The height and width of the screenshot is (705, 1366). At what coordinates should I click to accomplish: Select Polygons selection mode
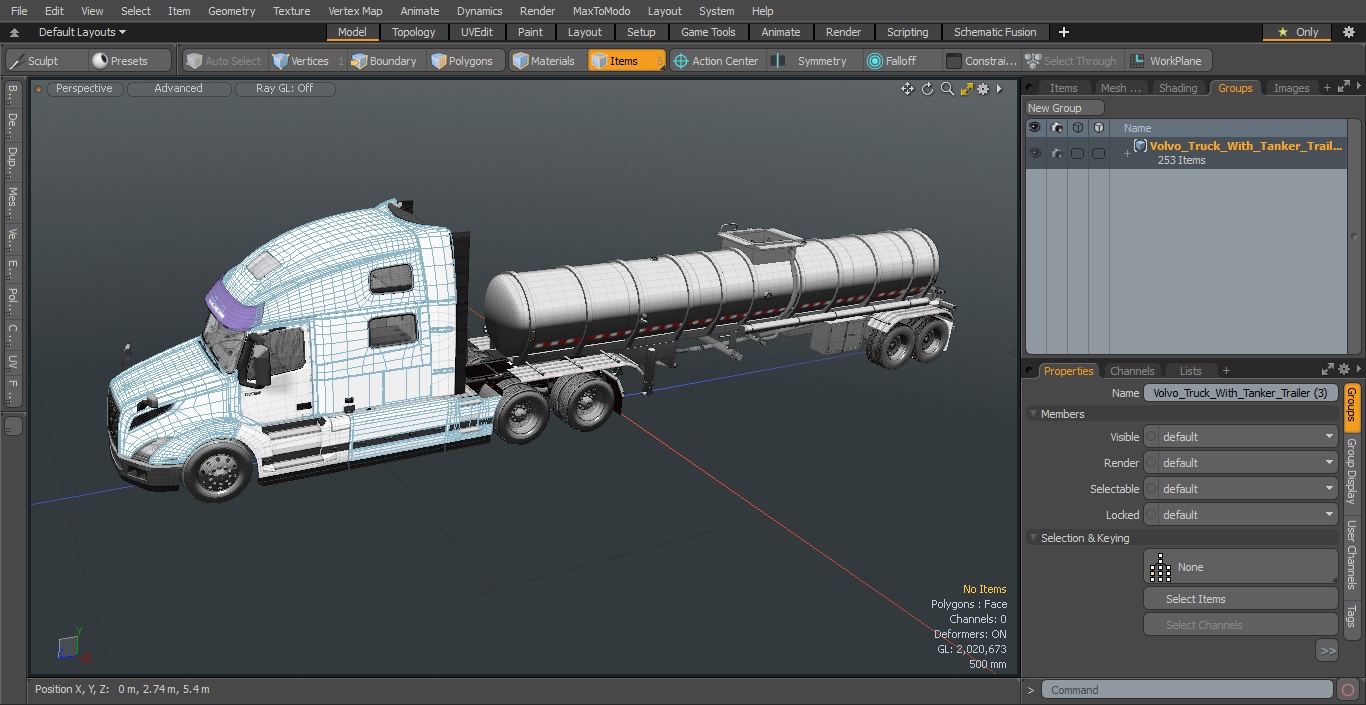click(462, 61)
